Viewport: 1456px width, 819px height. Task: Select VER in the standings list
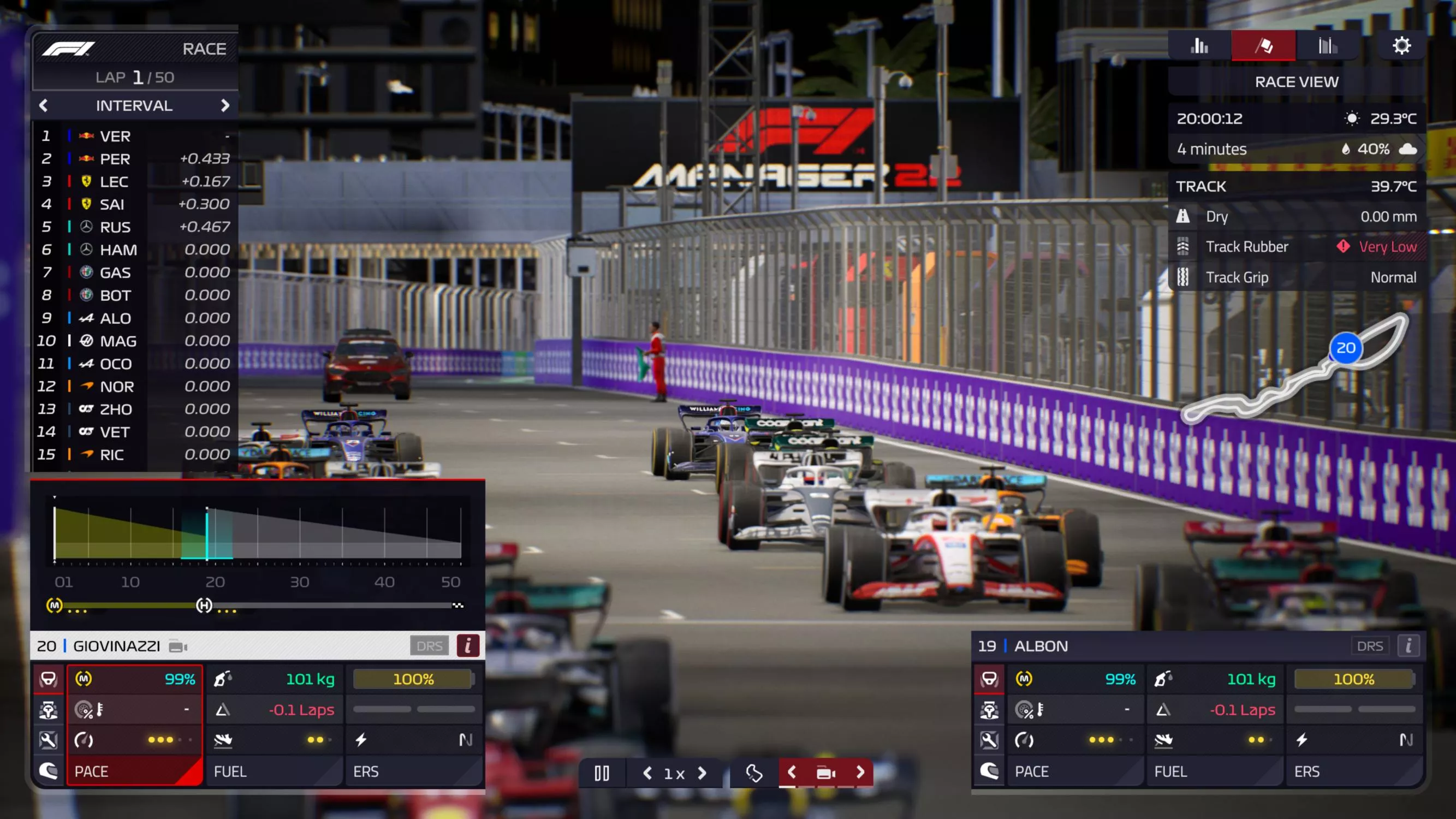tap(115, 135)
